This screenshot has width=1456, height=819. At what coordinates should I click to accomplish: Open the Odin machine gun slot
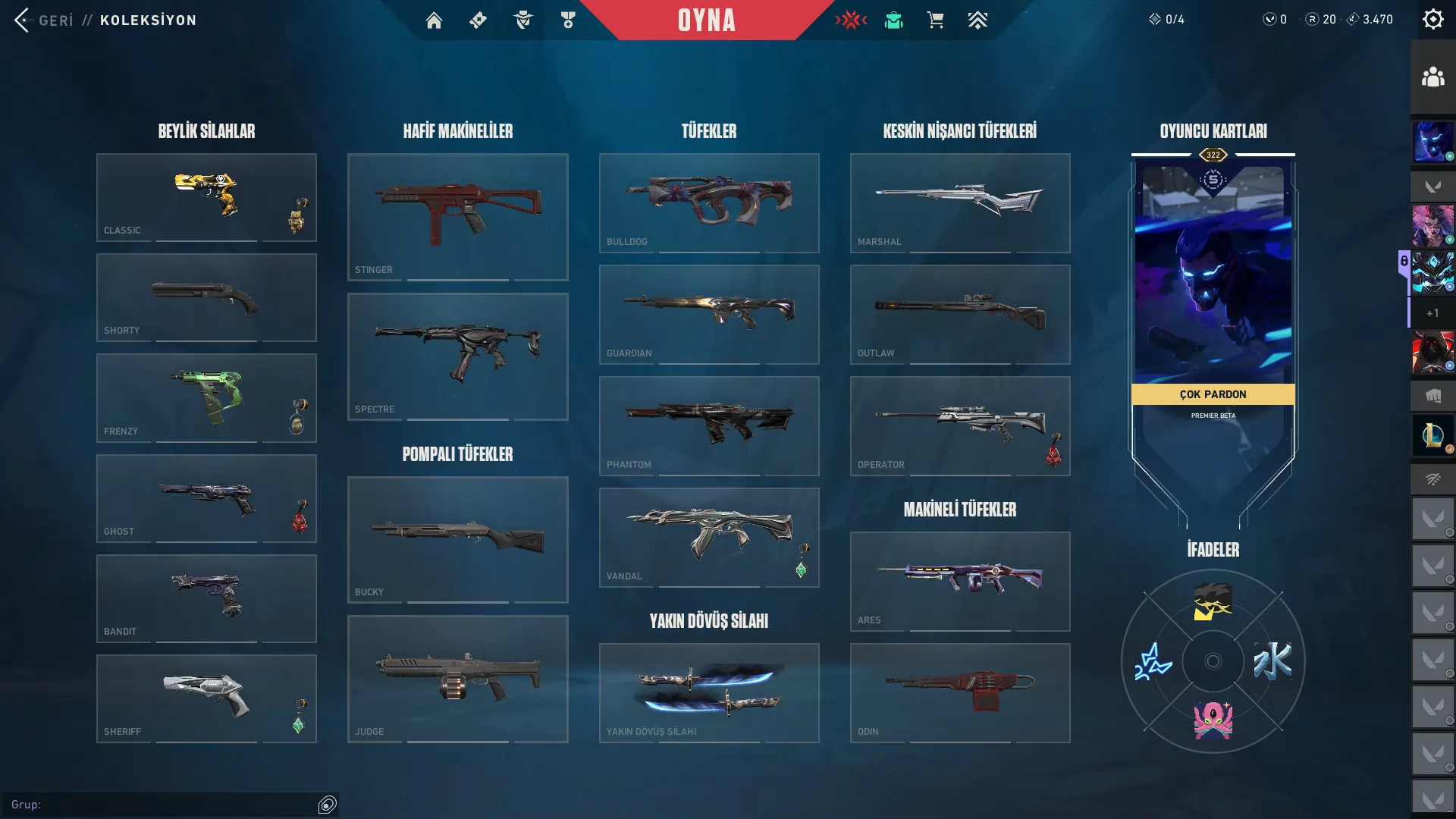pos(960,692)
